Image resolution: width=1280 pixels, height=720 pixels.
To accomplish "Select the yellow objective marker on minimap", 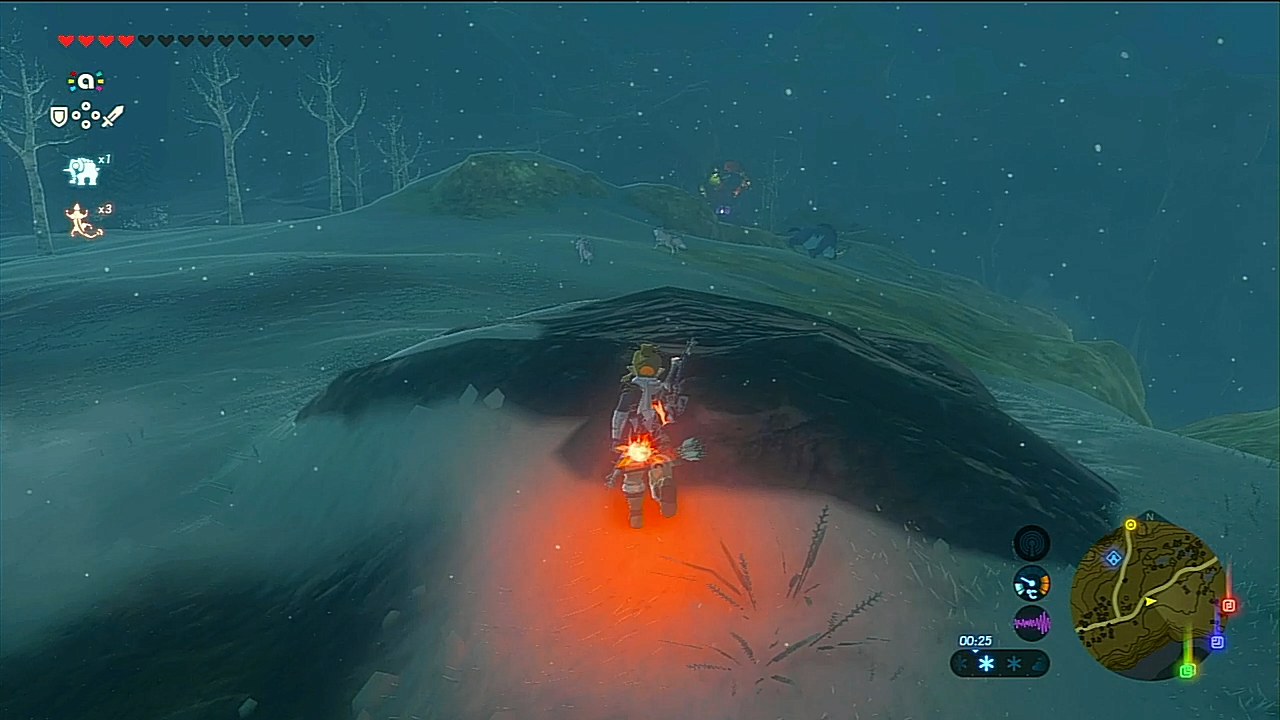I will (1131, 525).
